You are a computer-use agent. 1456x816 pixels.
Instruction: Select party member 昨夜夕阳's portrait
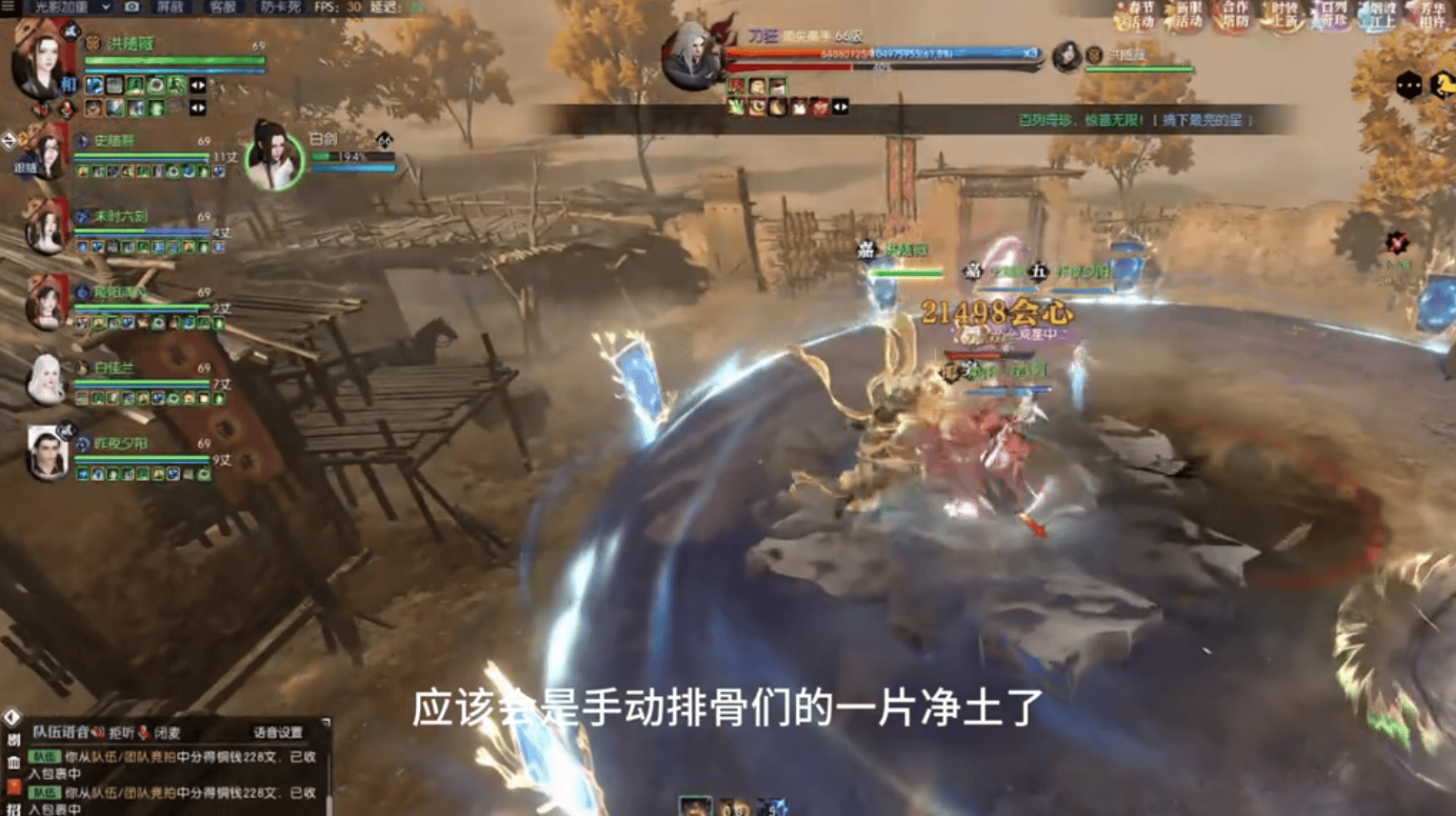tap(47, 452)
